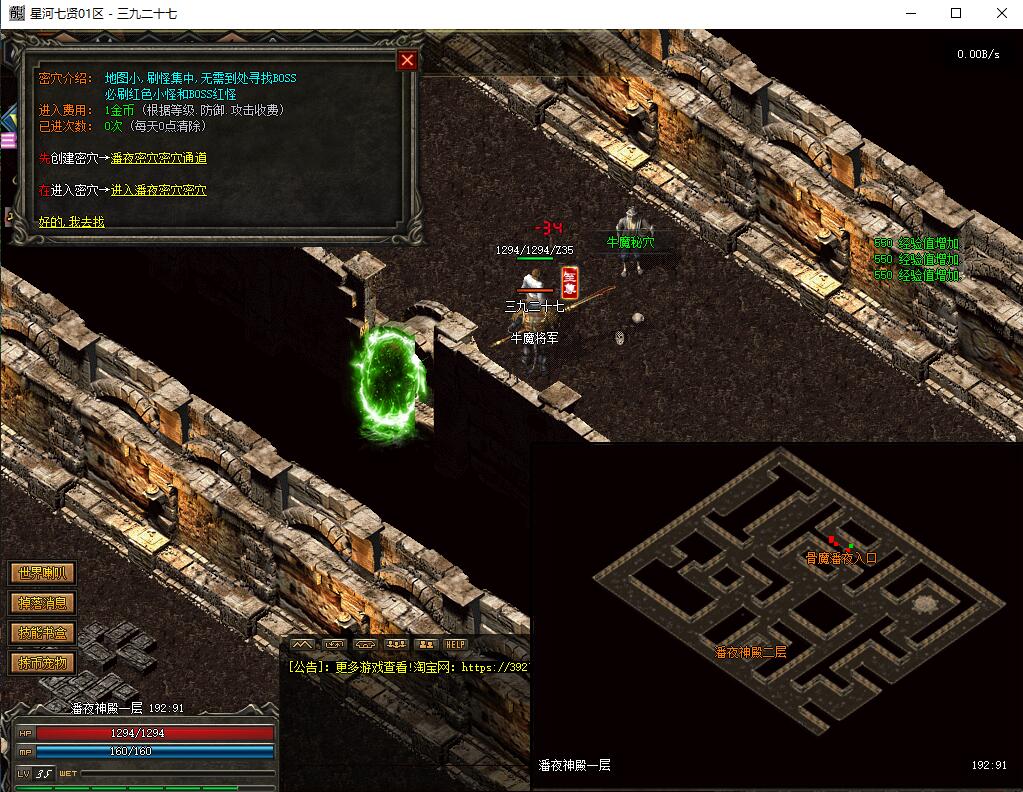This screenshot has width=1023, height=792.
Task: Open the 技能书盒 skill book box
Action: pos(42,633)
